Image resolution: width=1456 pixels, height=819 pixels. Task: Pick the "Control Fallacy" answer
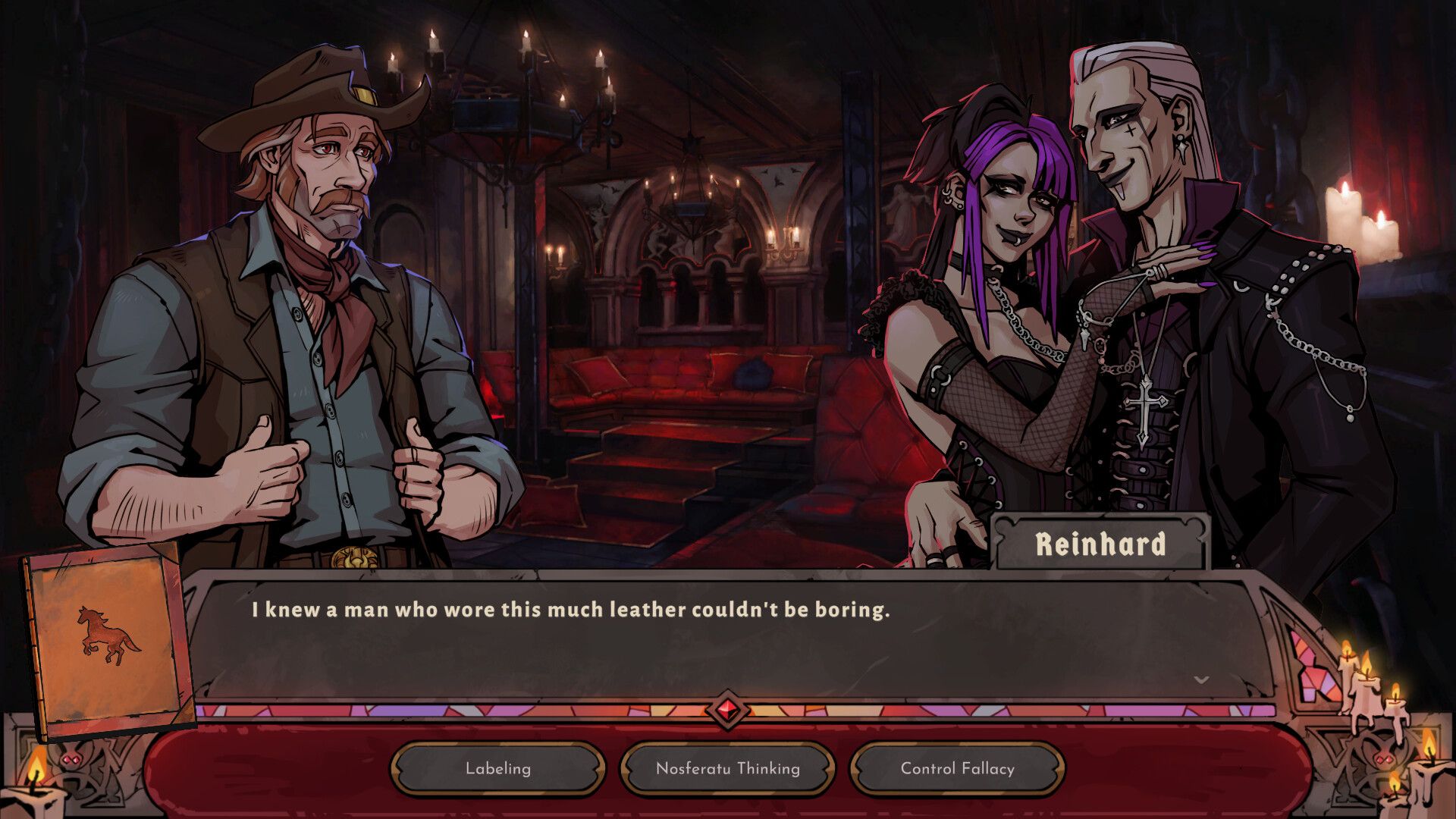[956, 769]
